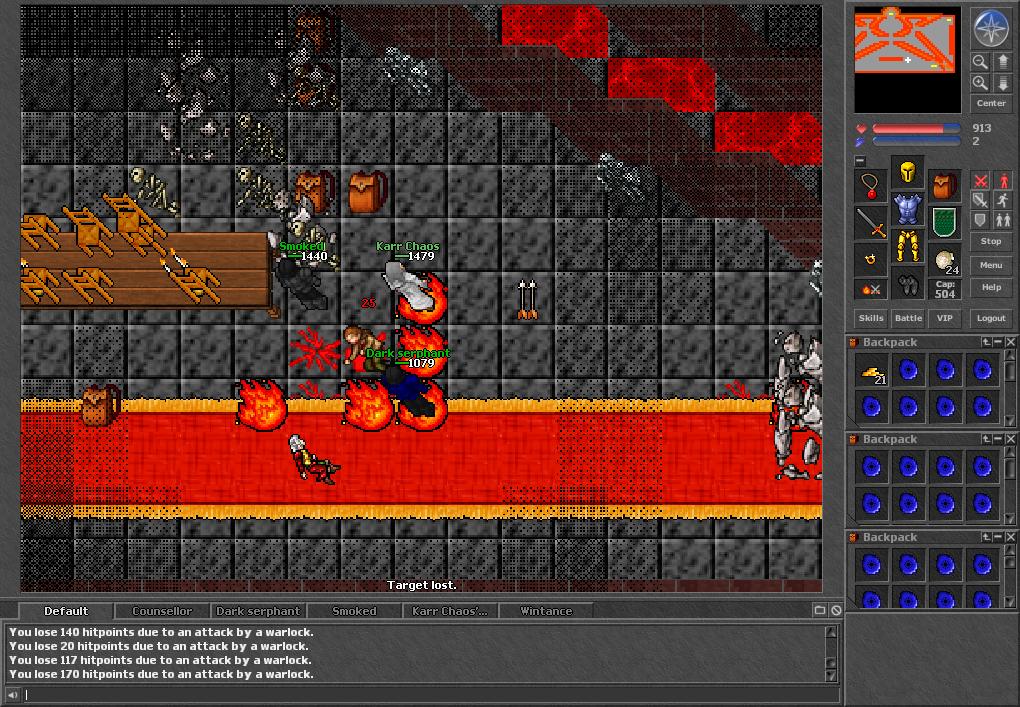The height and width of the screenshot is (707, 1020).
Task: Select the amulet necklace slot
Action: tap(872, 186)
